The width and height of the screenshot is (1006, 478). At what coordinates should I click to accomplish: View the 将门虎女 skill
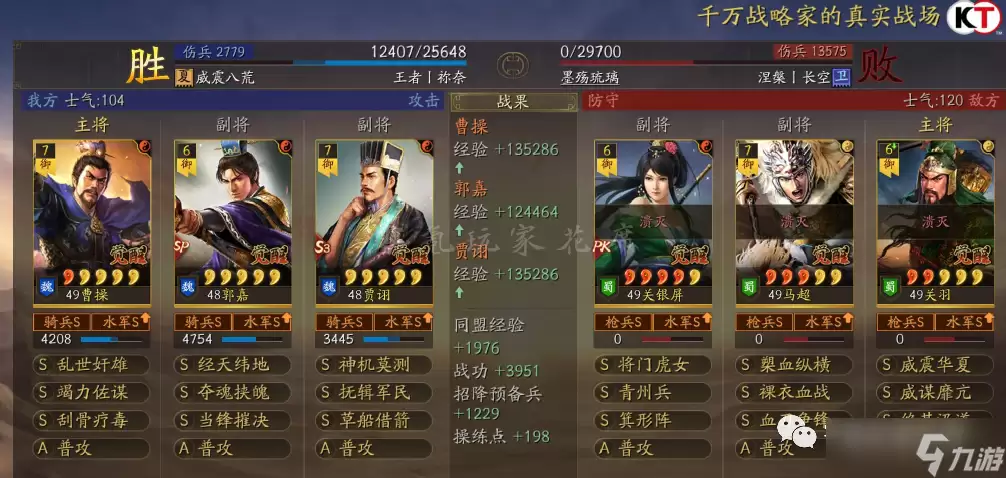(652, 365)
